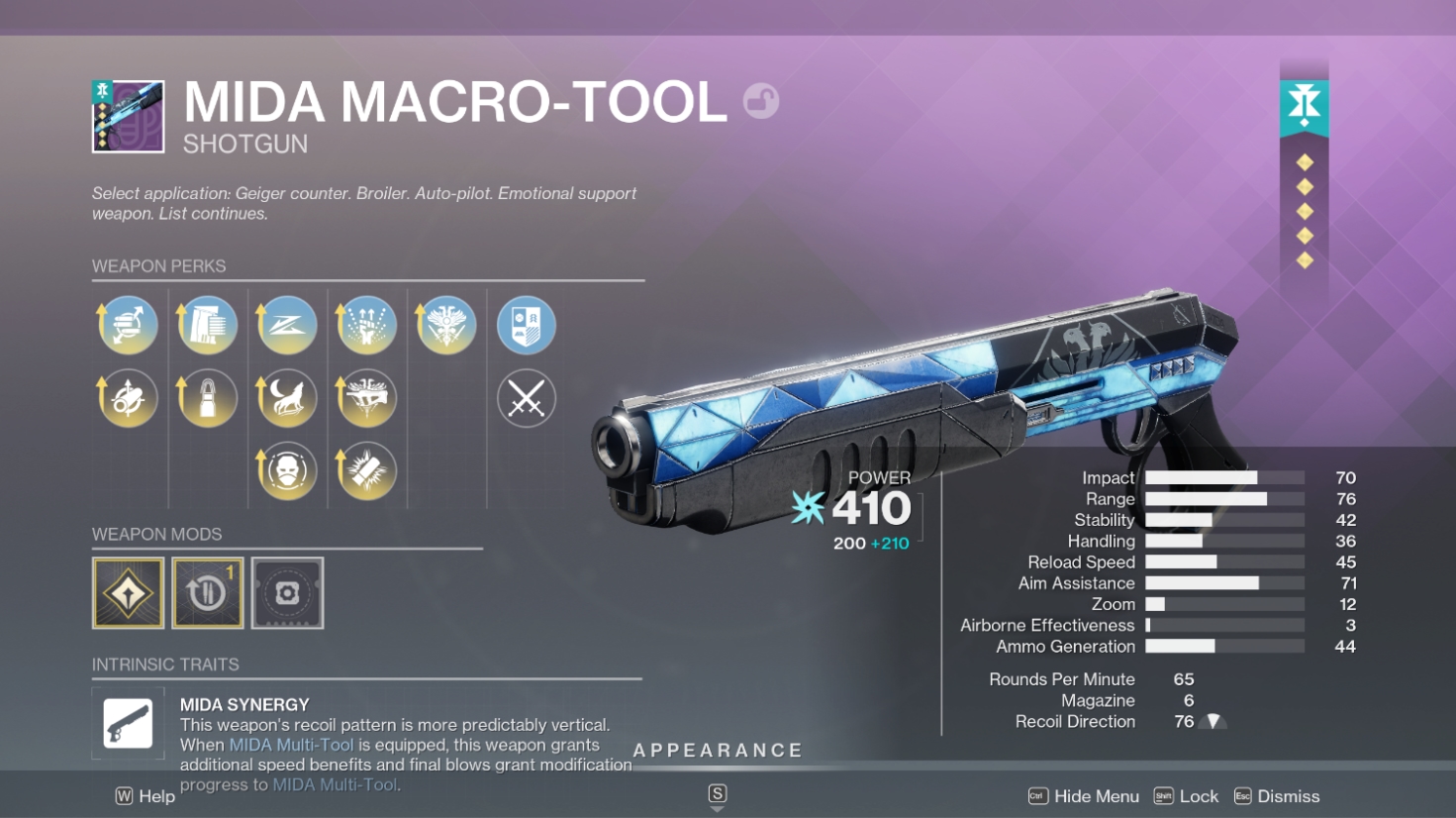Viewport: 1456px width, 818px height.
Task: Open the gold diamond masterwork mod slot
Action: pos(129,593)
